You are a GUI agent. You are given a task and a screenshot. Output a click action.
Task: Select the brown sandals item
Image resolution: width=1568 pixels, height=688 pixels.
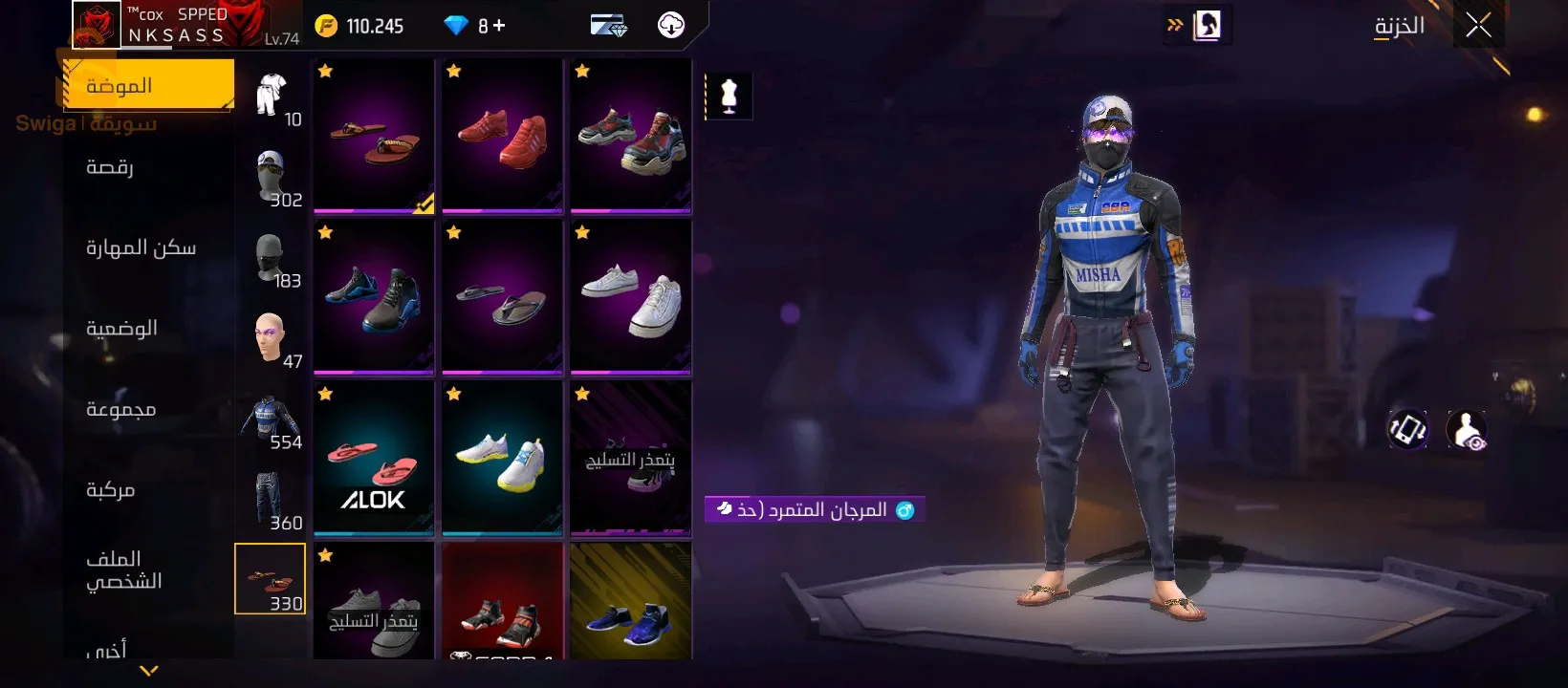374,136
